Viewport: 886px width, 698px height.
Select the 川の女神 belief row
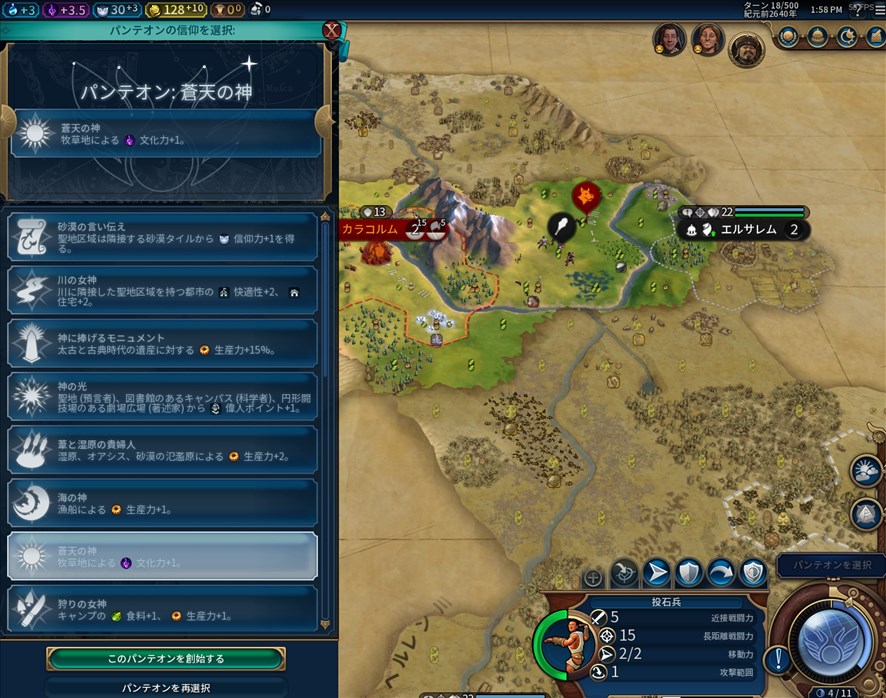(163, 290)
